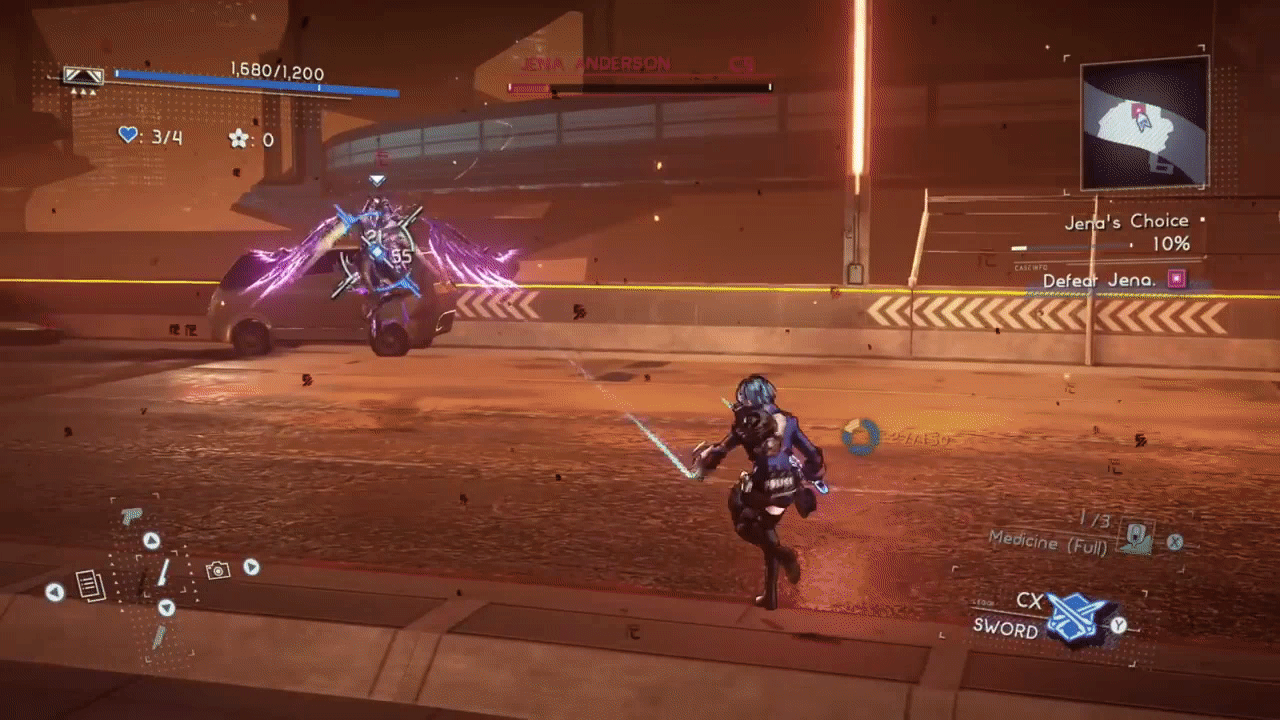Choose the blade weapon at selector bottom
Image resolution: width=1280 pixels, height=720 pixels.
coord(158,637)
